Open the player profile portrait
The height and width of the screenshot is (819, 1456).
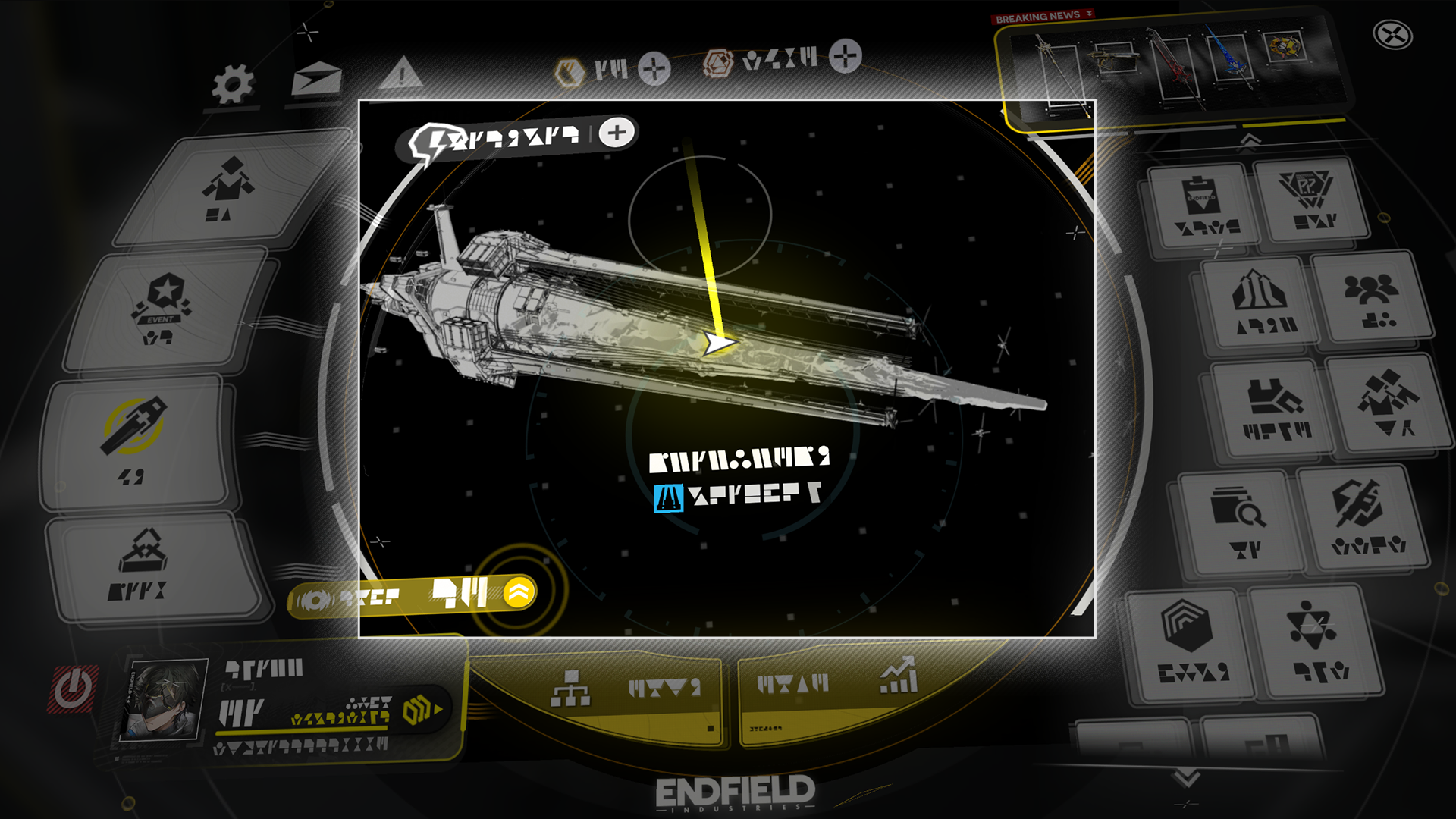click(x=164, y=699)
